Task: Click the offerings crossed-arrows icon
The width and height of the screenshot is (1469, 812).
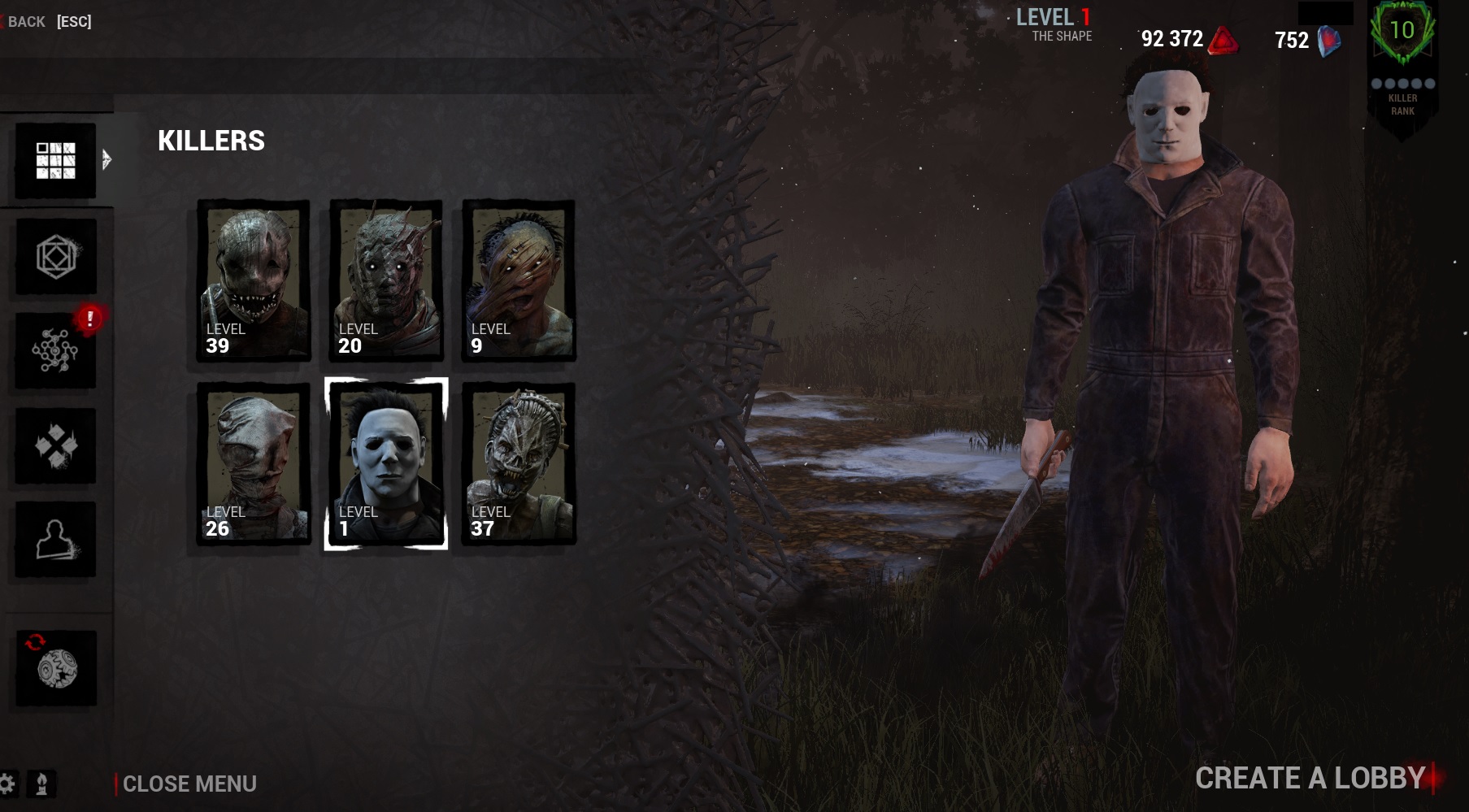Action: (54, 446)
